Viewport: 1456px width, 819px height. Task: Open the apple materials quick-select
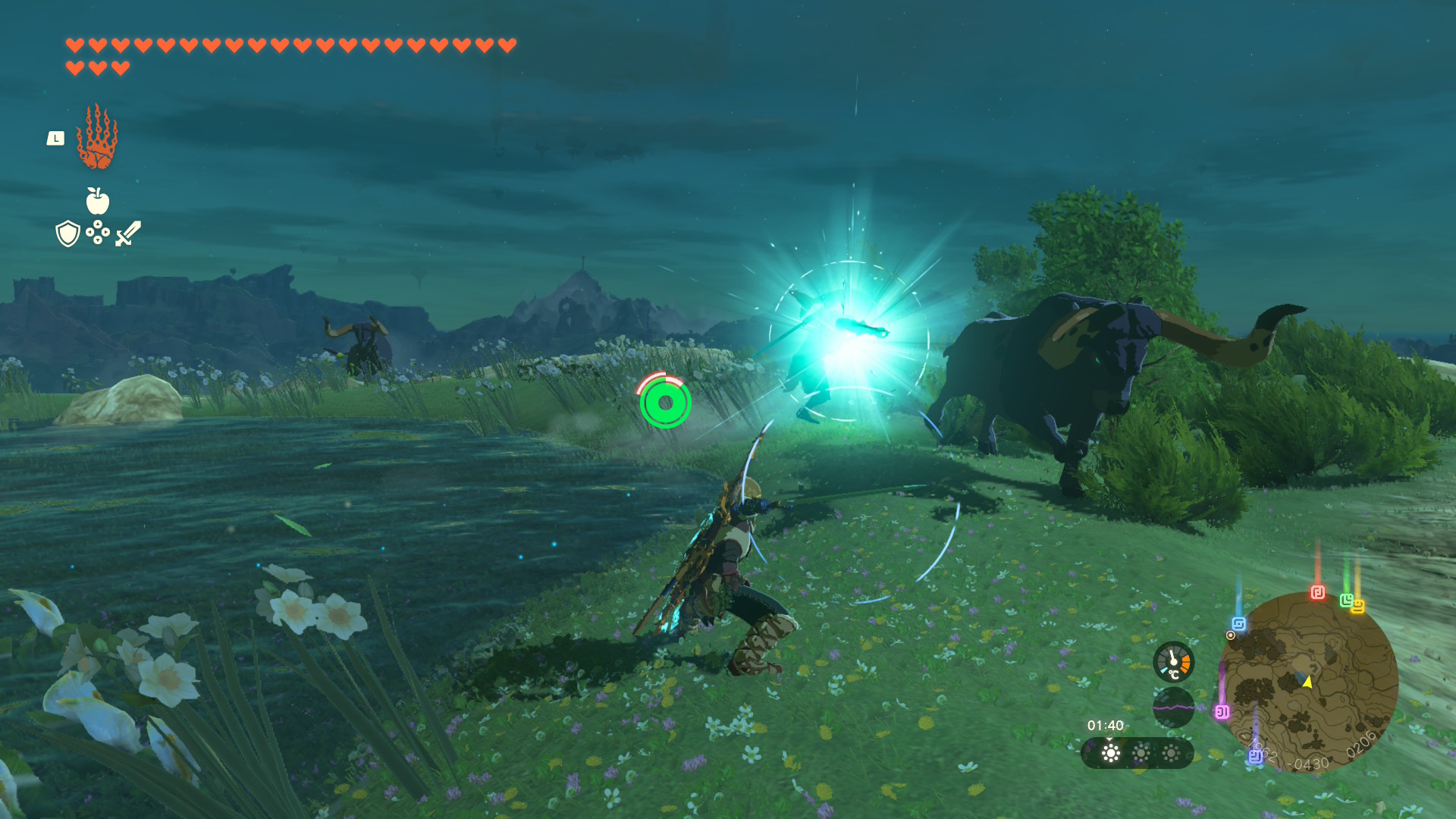(97, 202)
